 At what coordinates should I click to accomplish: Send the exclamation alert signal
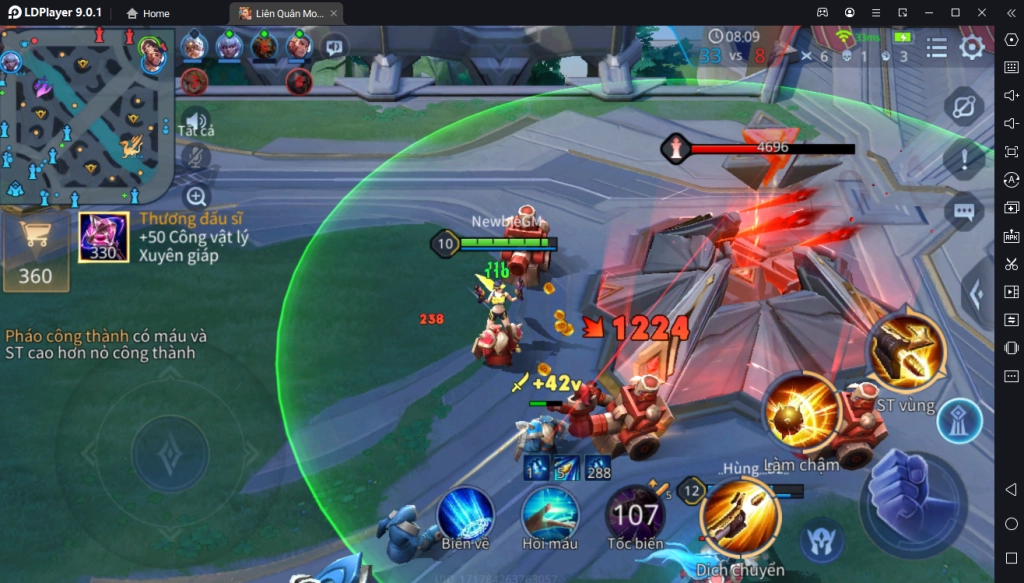pyautogui.click(x=964, y=159)
